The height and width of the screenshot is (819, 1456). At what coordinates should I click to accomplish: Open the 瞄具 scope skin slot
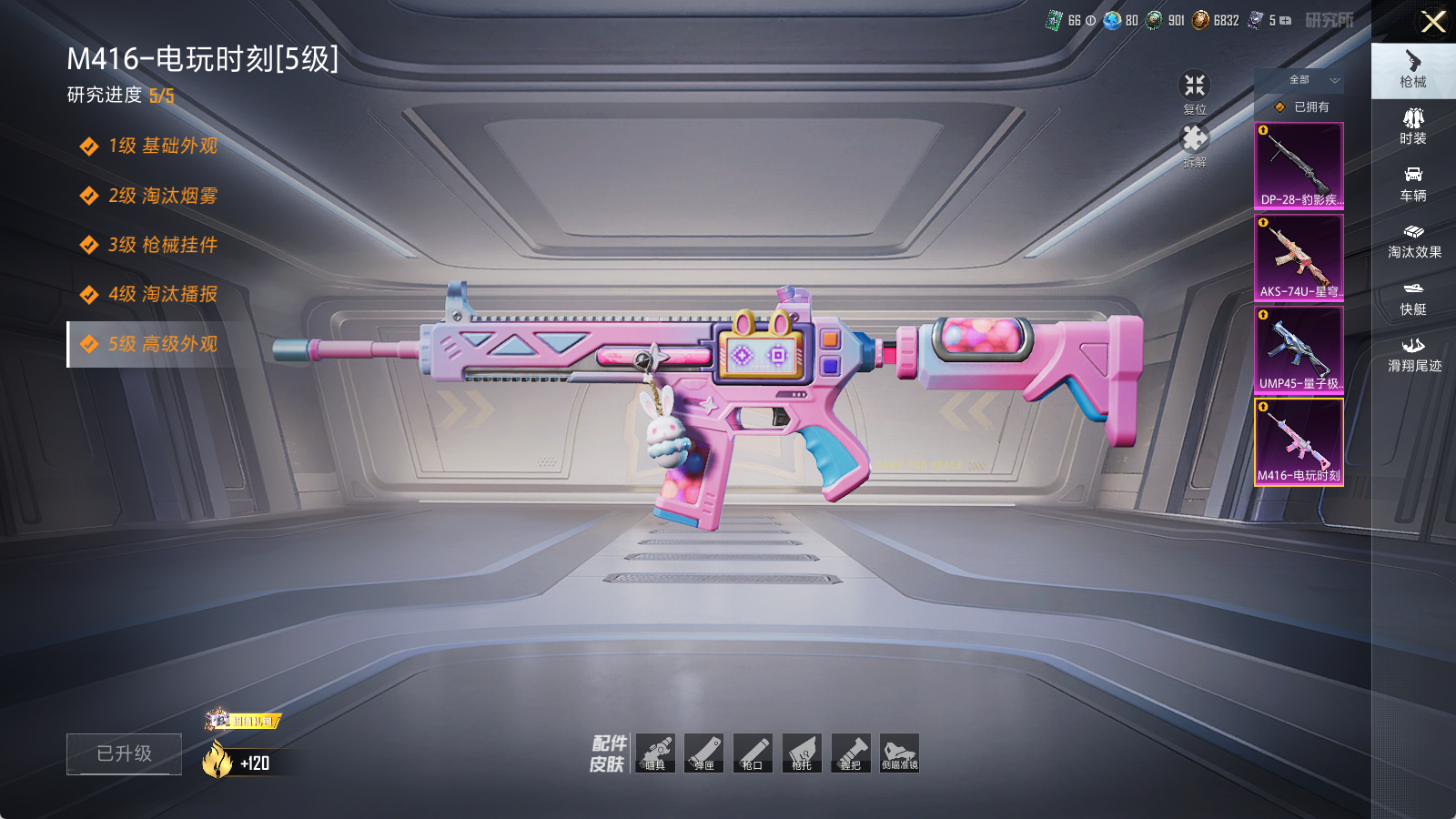(x=655, y=753)
